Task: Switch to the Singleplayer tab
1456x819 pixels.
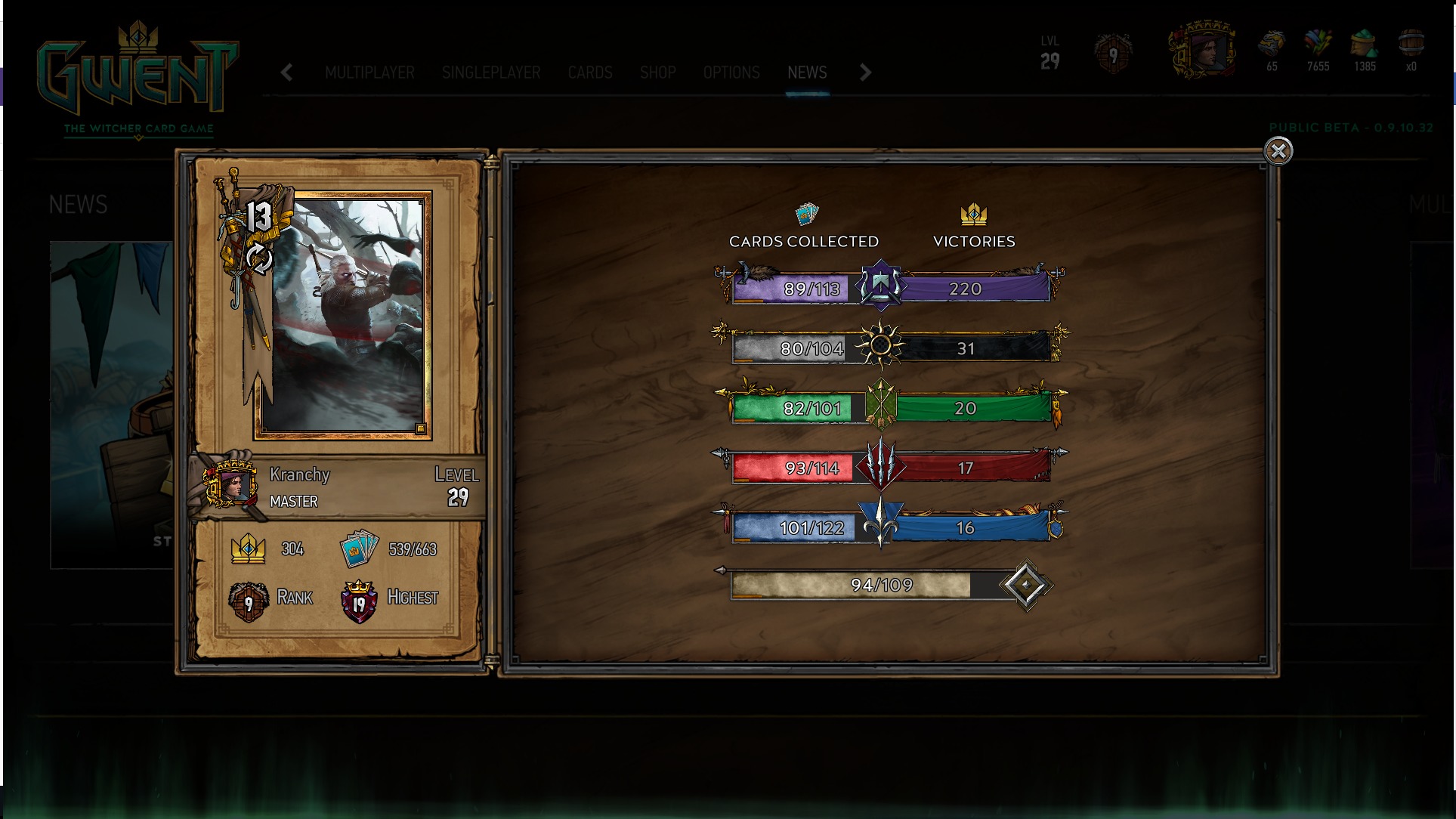Action: tap(491, 73)
